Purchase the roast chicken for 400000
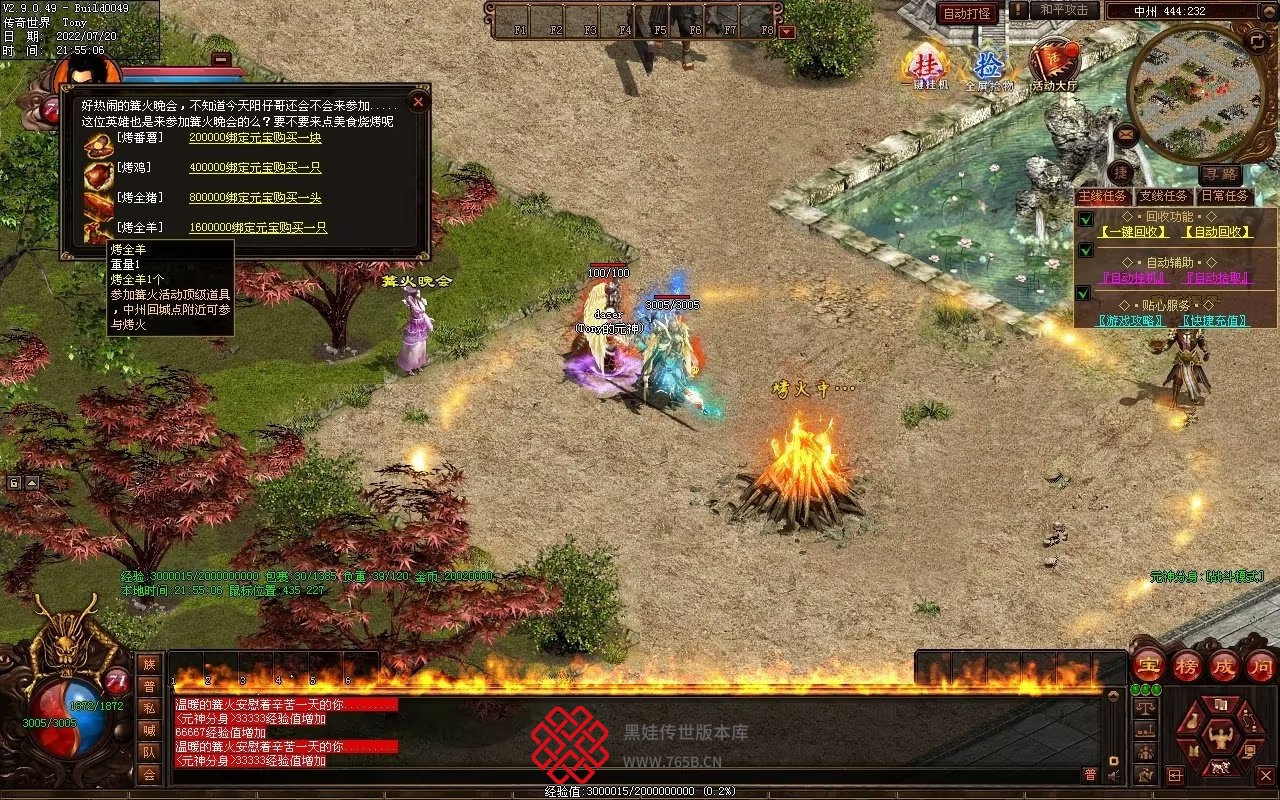 [x=255, y=168]
